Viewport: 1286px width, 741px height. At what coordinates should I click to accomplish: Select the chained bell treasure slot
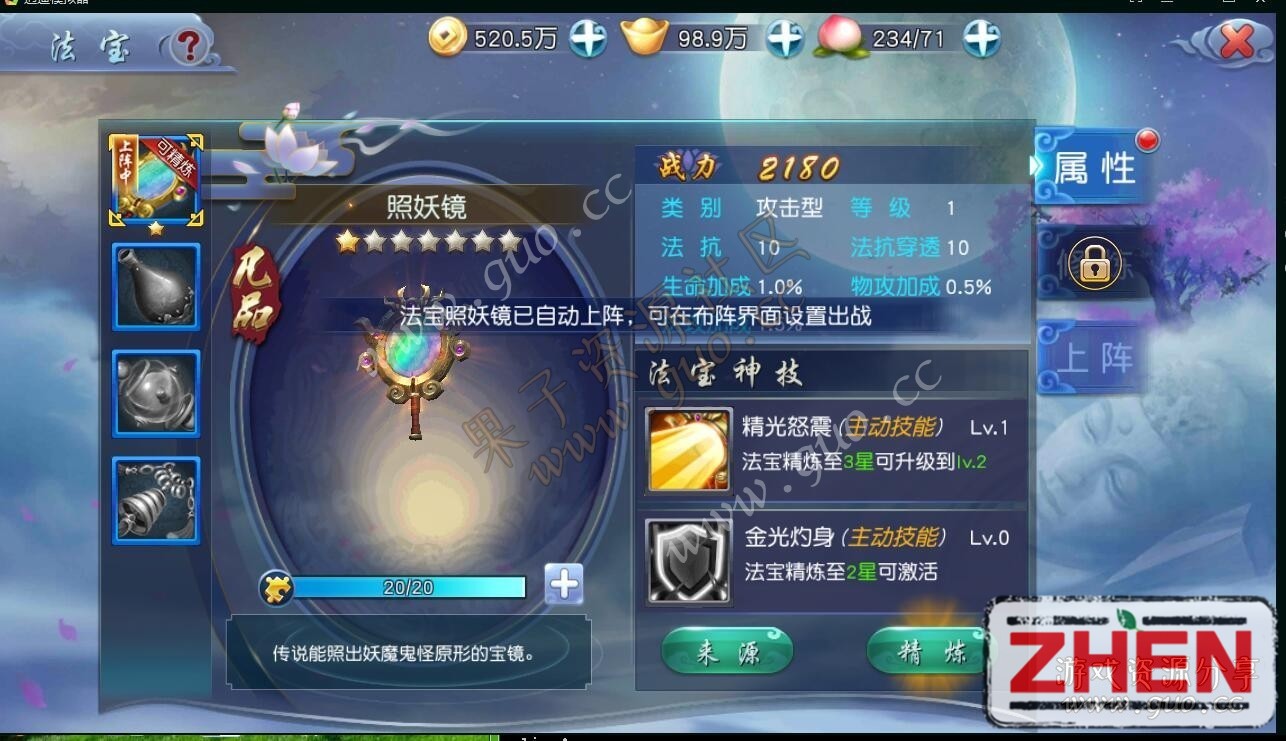156,500
